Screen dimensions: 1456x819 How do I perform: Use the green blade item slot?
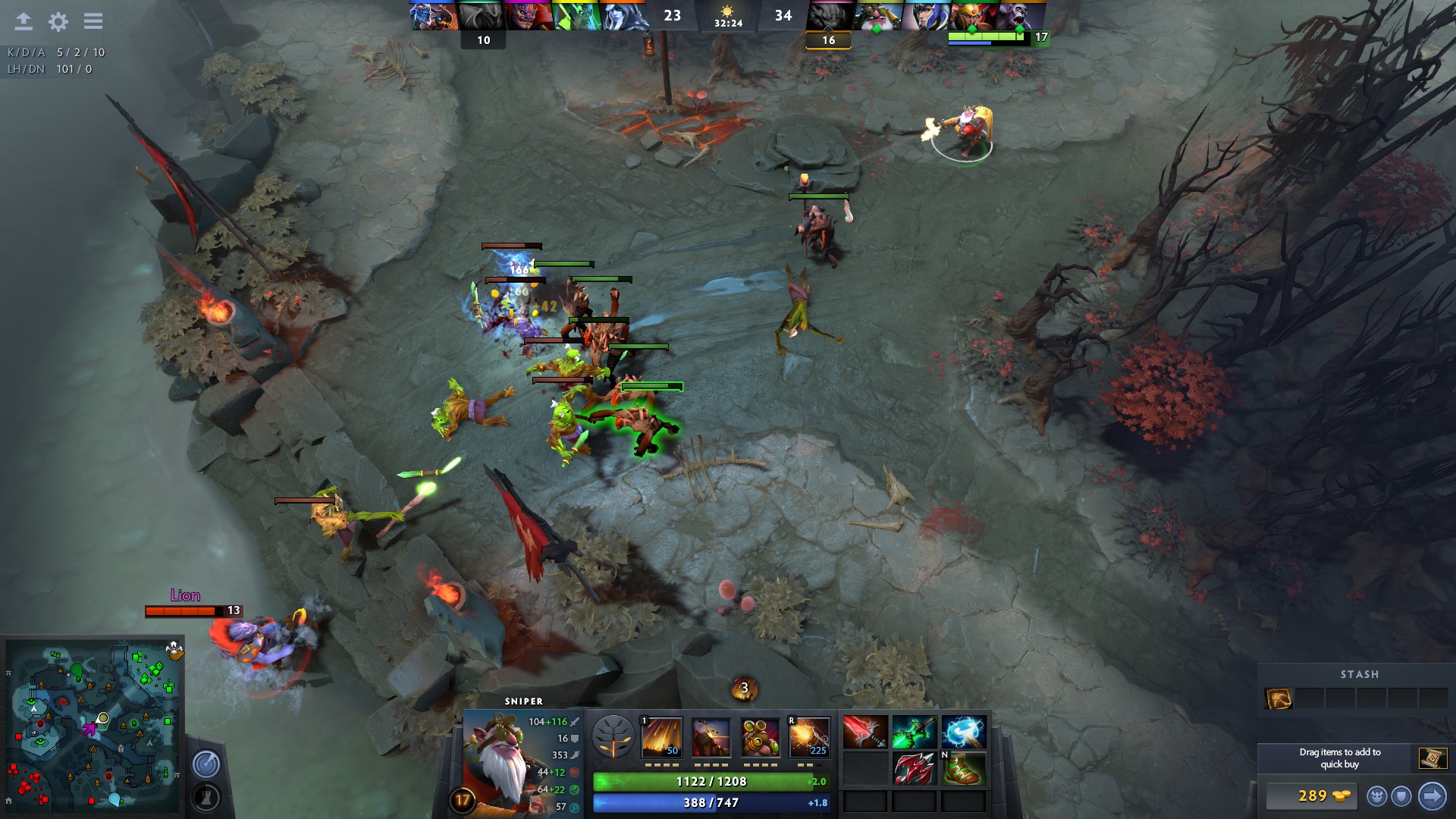click(914, 733)
